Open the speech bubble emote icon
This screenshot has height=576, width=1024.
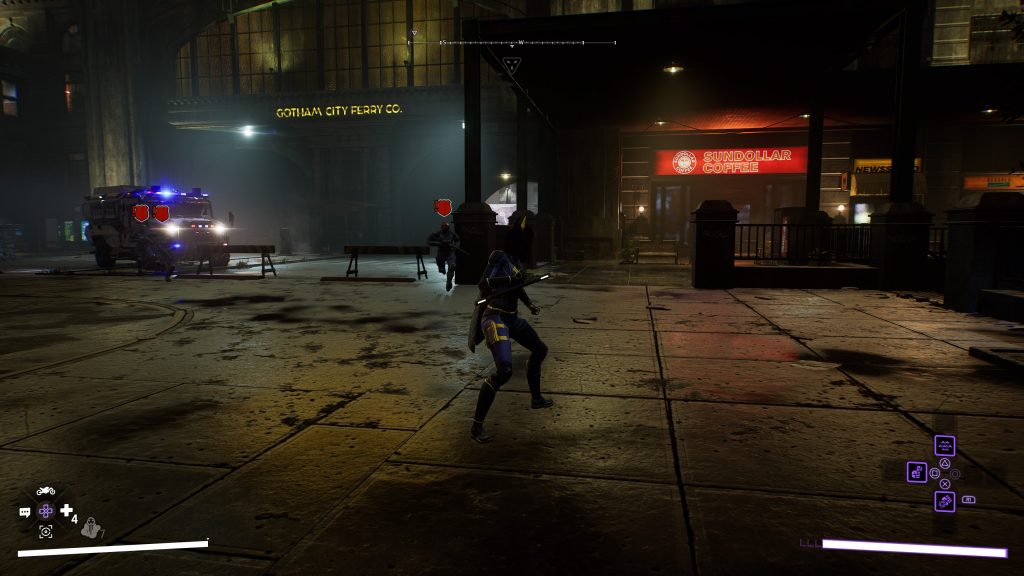(x=25, y=511)
